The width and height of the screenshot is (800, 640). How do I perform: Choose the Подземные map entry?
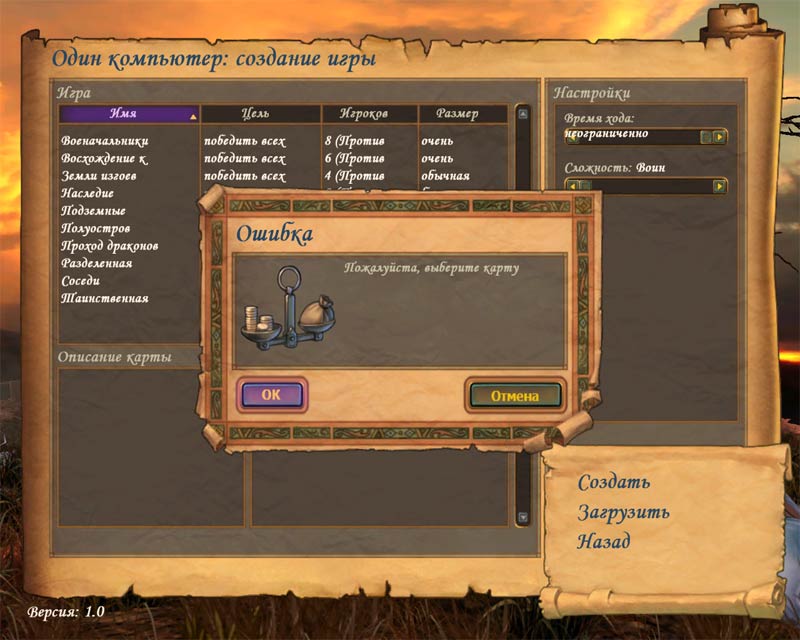pyautogui.click(x=93, y=211)
